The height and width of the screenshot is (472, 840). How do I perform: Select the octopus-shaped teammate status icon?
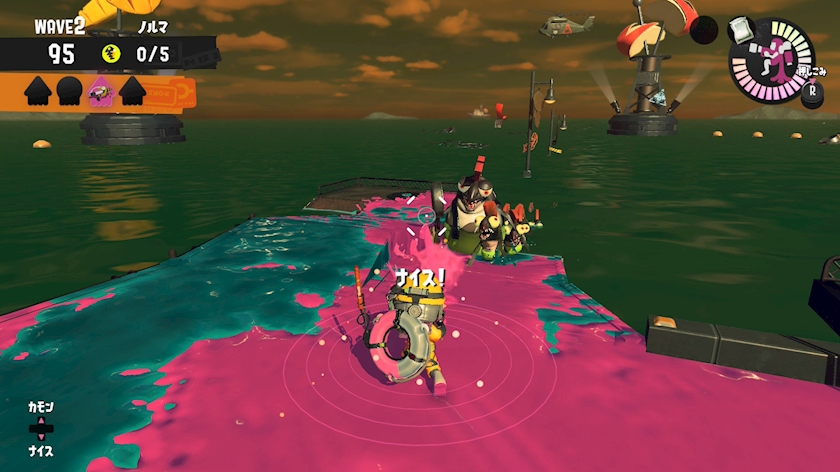click(69, 91)
